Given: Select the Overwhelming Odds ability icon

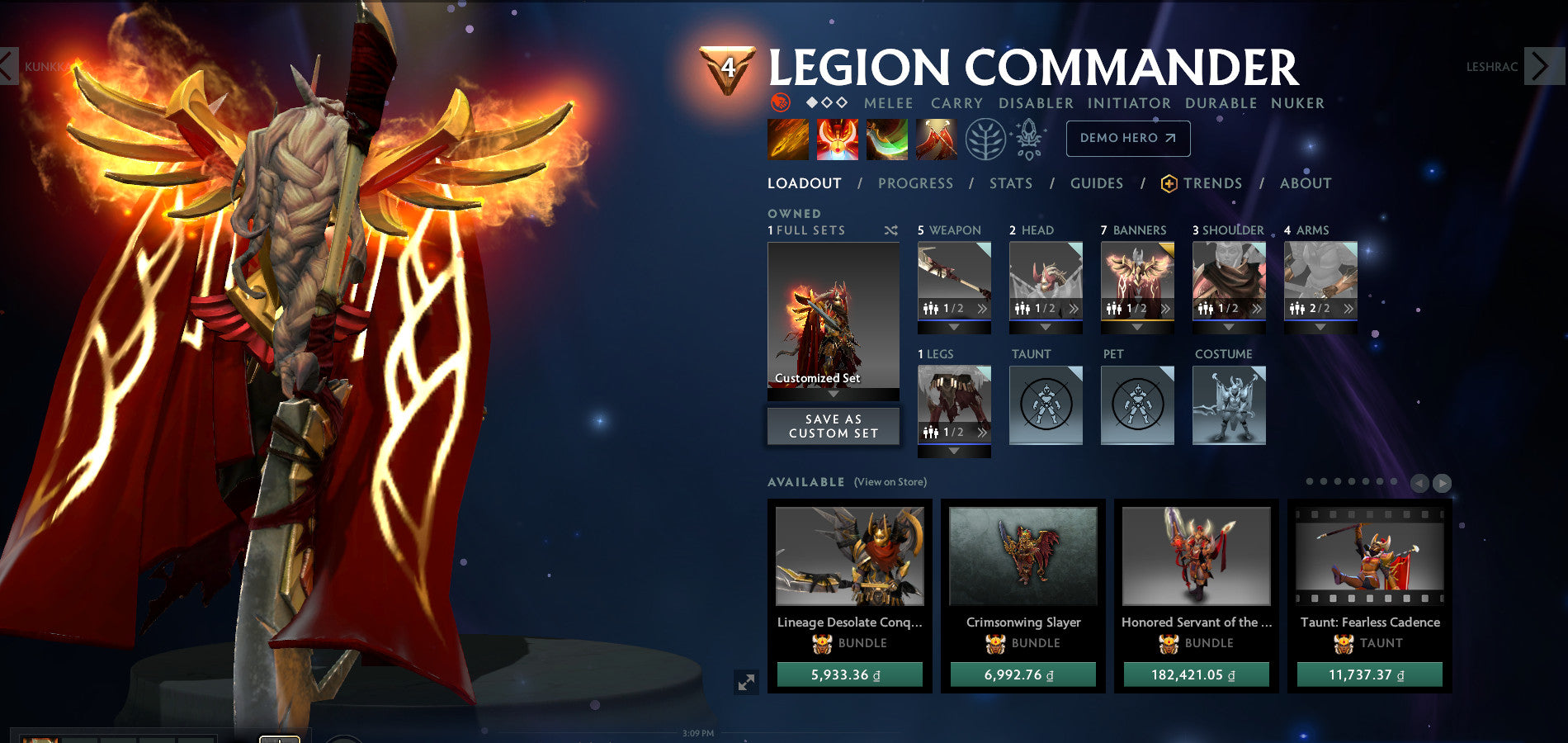Looking at the screenshot, I should tap(788, 139).
